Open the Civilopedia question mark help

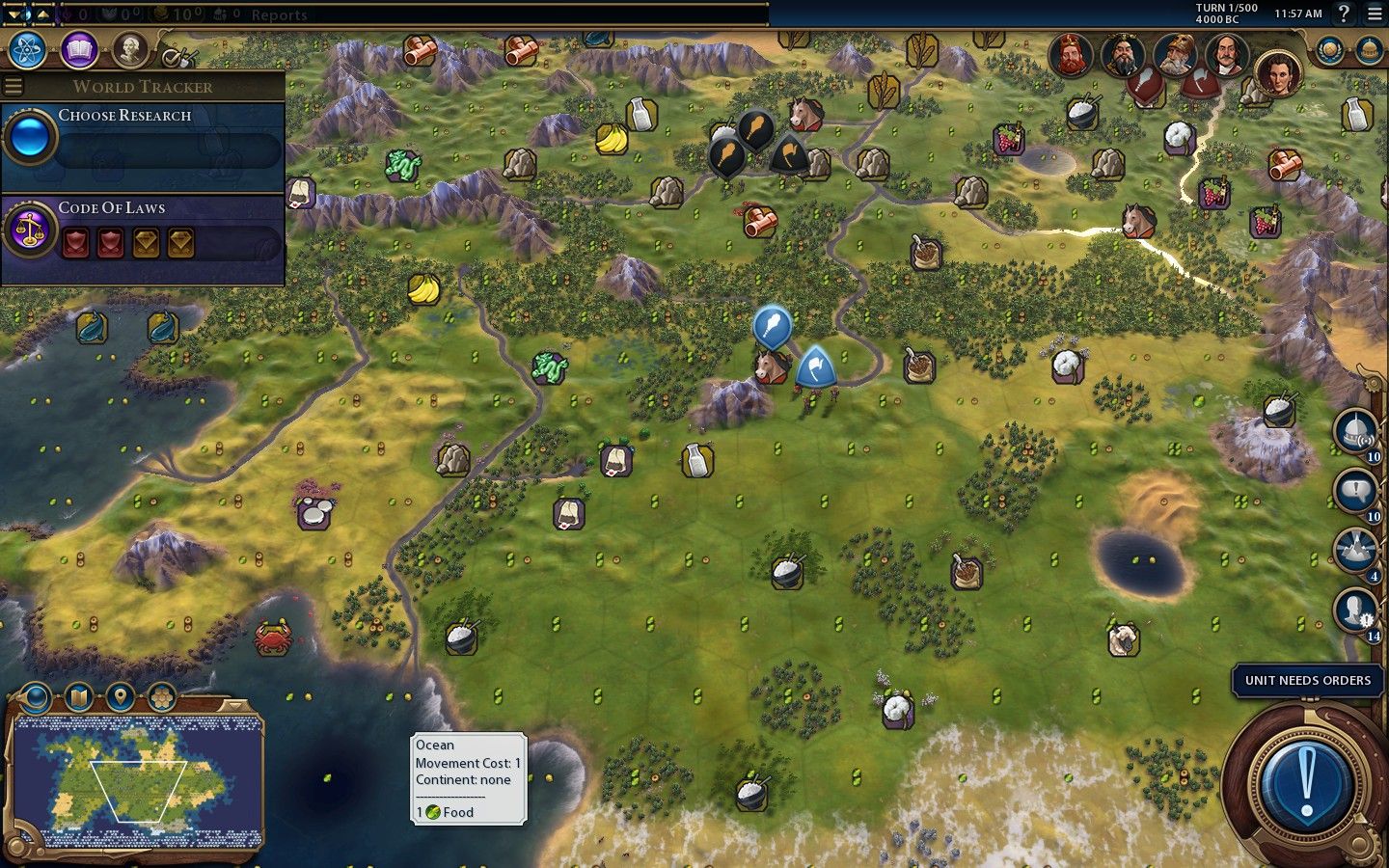[1343, 14]
